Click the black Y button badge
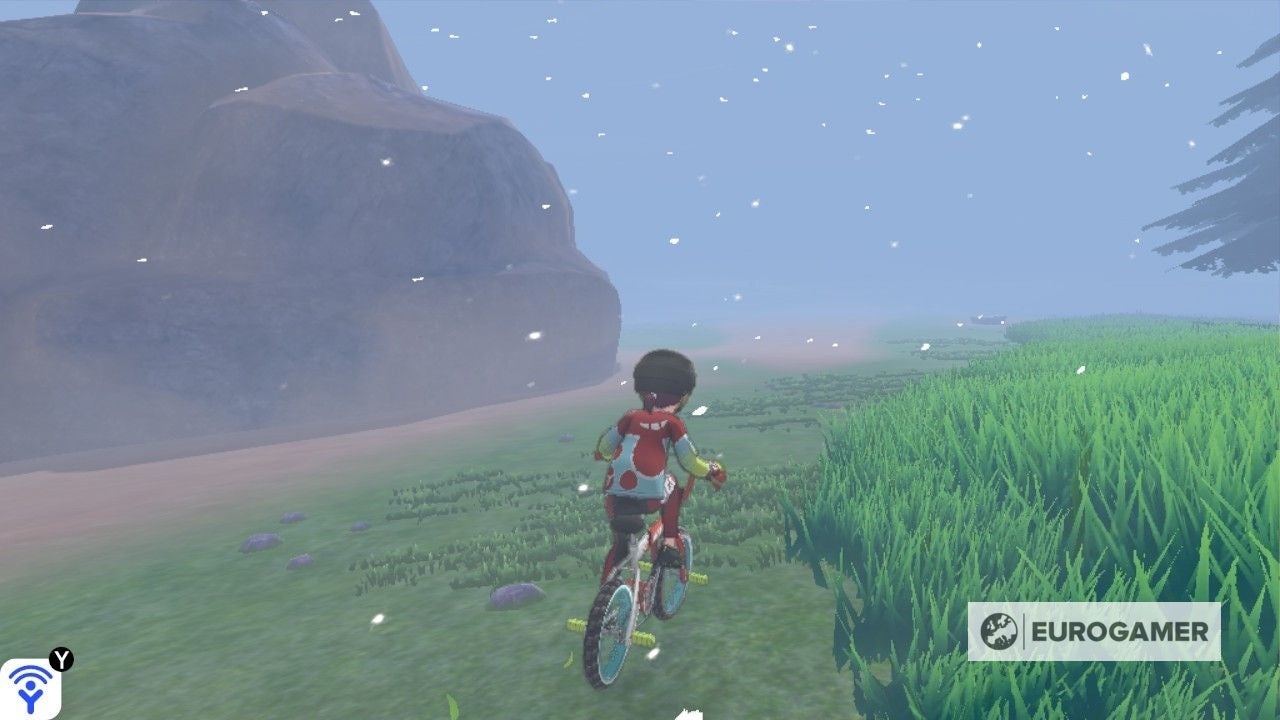Image resolution: width=1280 pixels, height=720 pixels. click(60, 659)
